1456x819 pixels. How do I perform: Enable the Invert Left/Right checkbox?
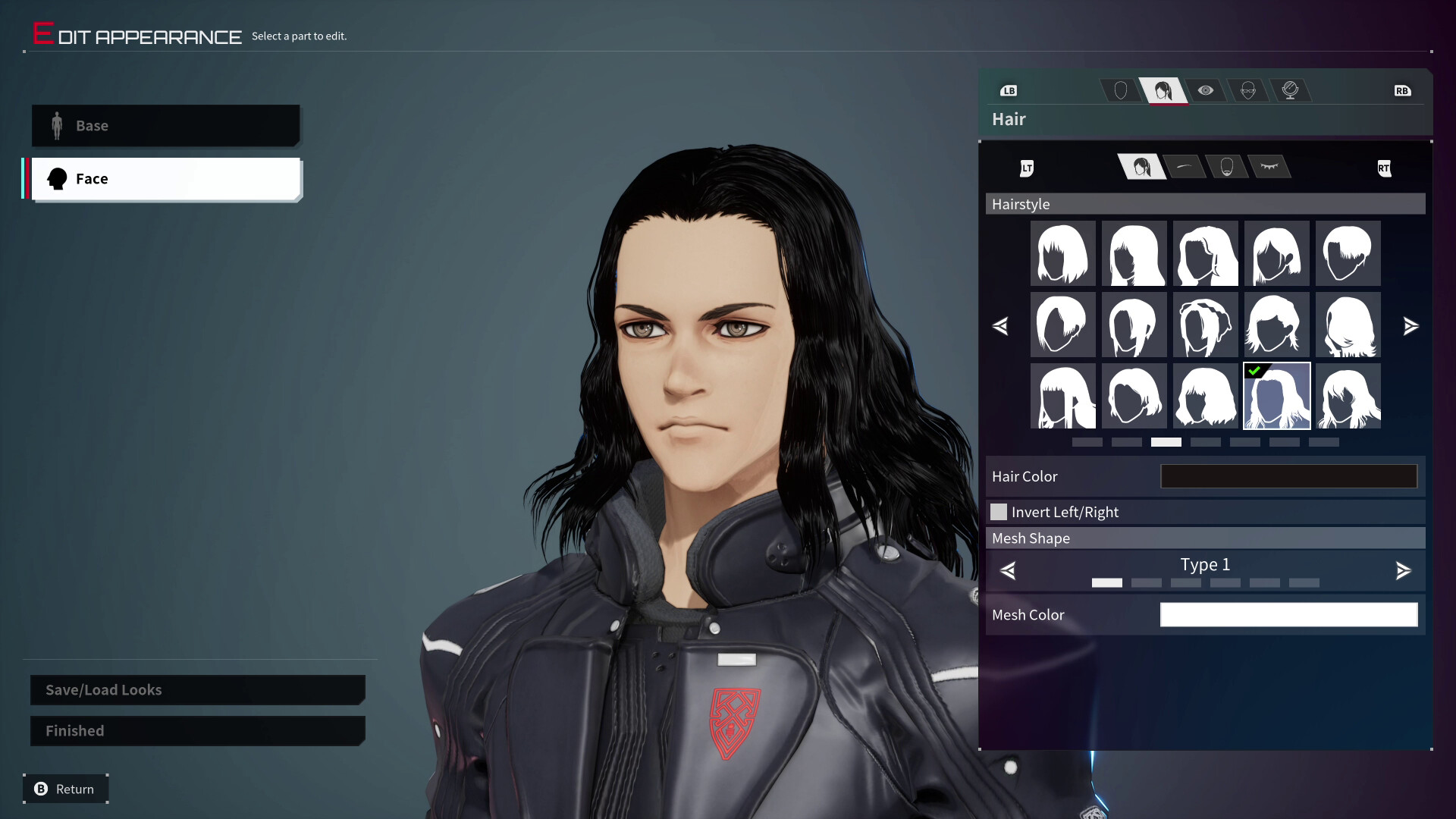[x=999, y=512]
